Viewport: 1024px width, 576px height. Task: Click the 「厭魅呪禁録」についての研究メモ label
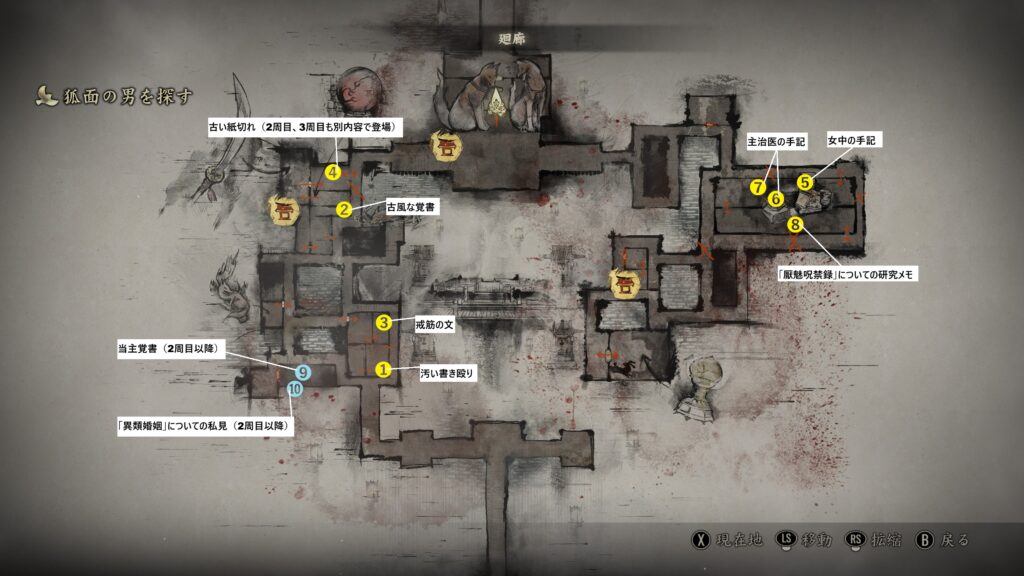[845, 273]
